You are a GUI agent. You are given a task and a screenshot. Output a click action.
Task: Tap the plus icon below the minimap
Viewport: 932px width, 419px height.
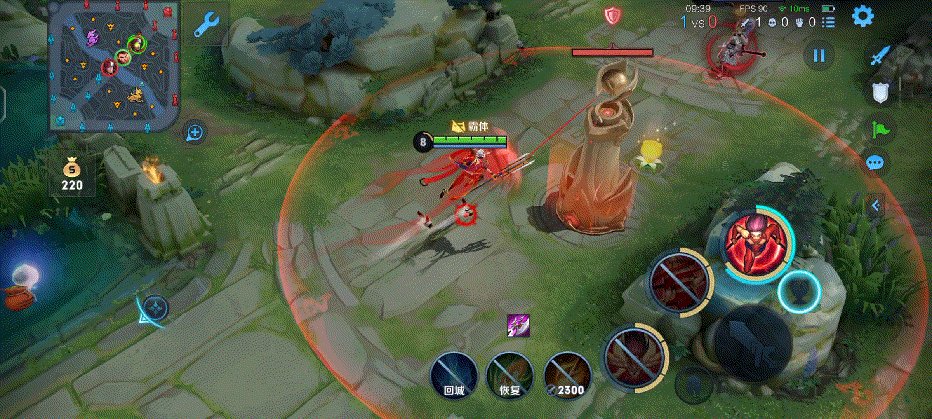195,132
